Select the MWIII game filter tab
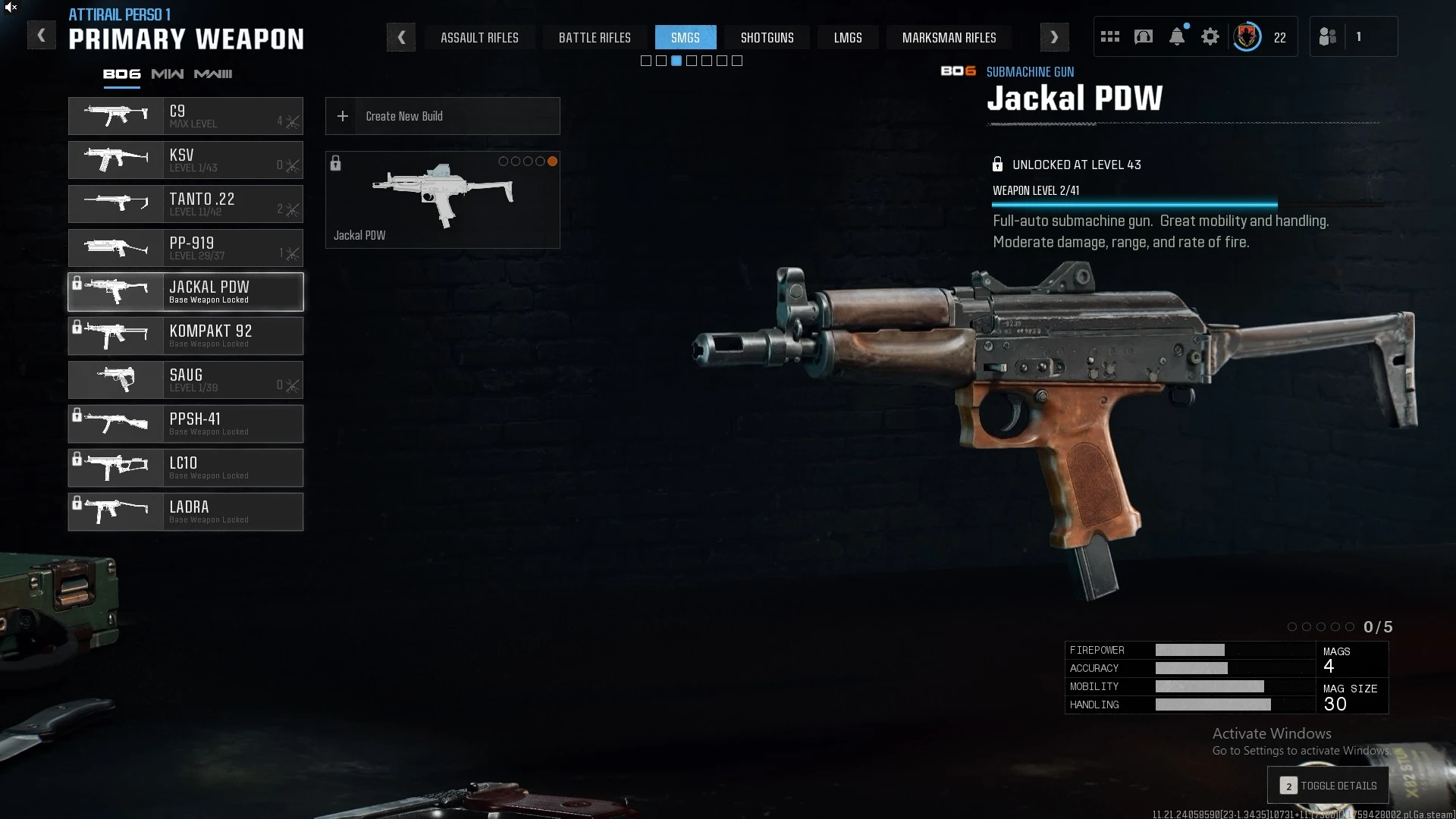This screenshot has height=819, width=1456. (x=213, y=74)
